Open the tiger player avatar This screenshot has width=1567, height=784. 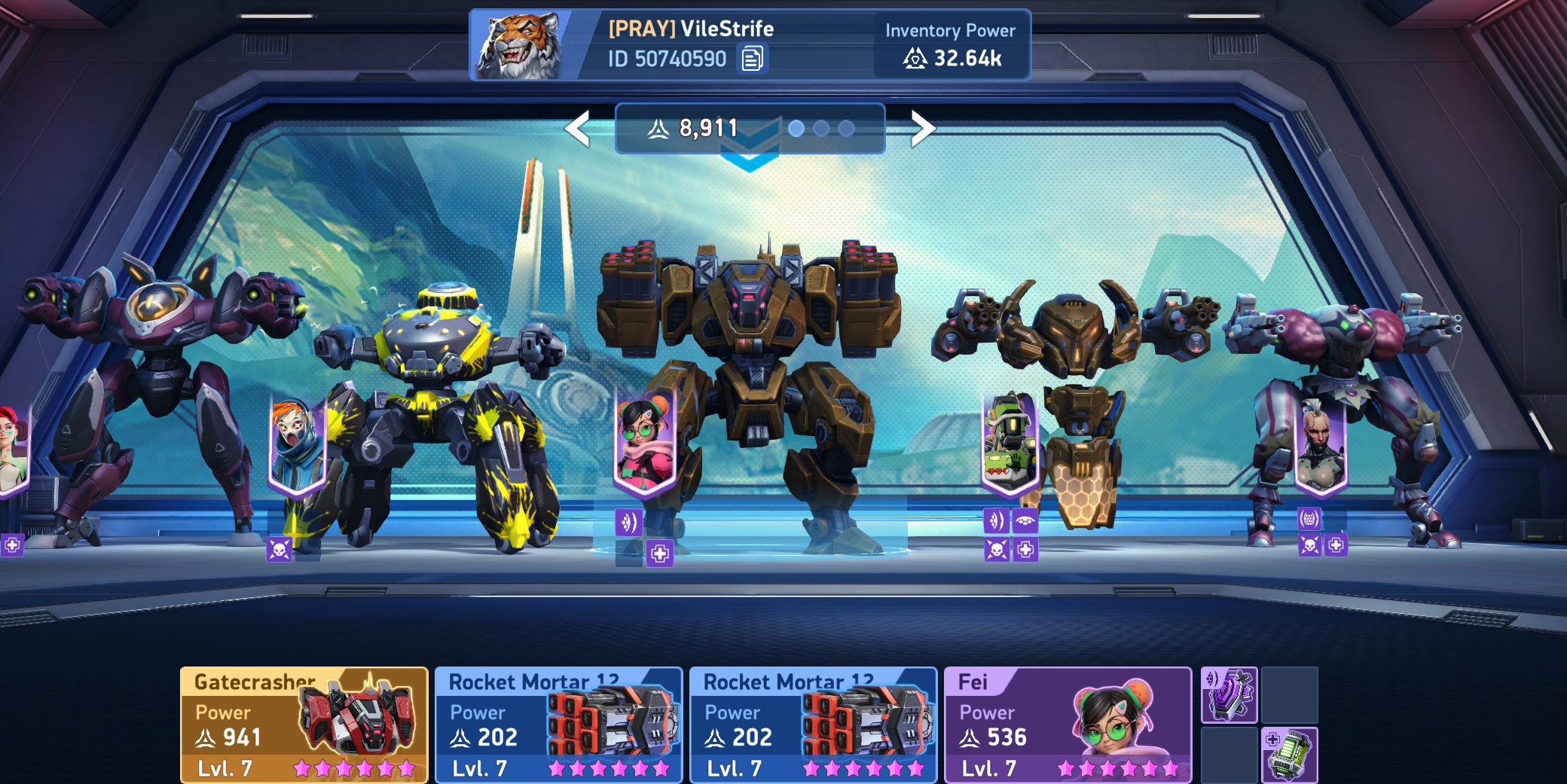[518, 46]
